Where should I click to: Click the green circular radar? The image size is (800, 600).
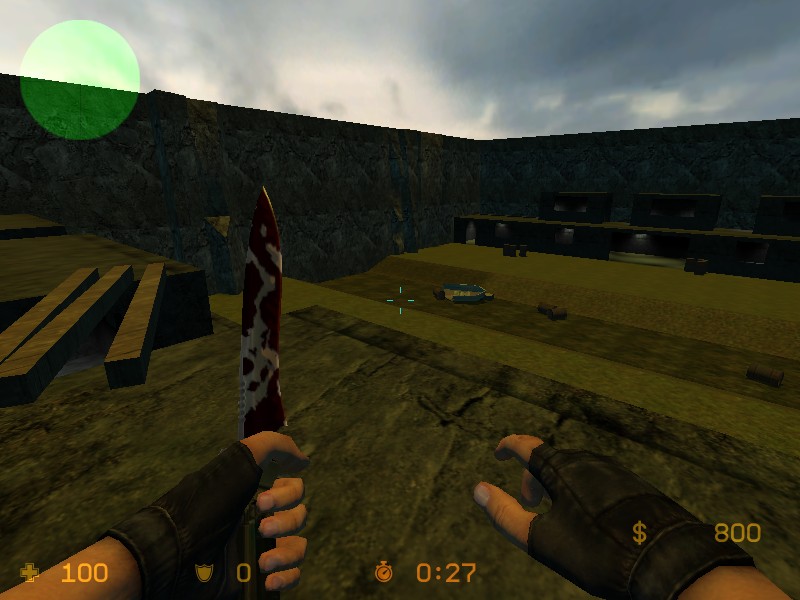pyautogui.click(x=80, y=78)
